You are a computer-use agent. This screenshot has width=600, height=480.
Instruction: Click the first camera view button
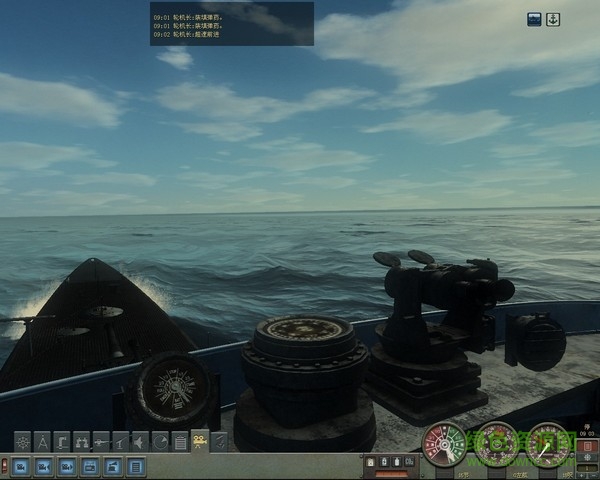[x=20, y=466]
